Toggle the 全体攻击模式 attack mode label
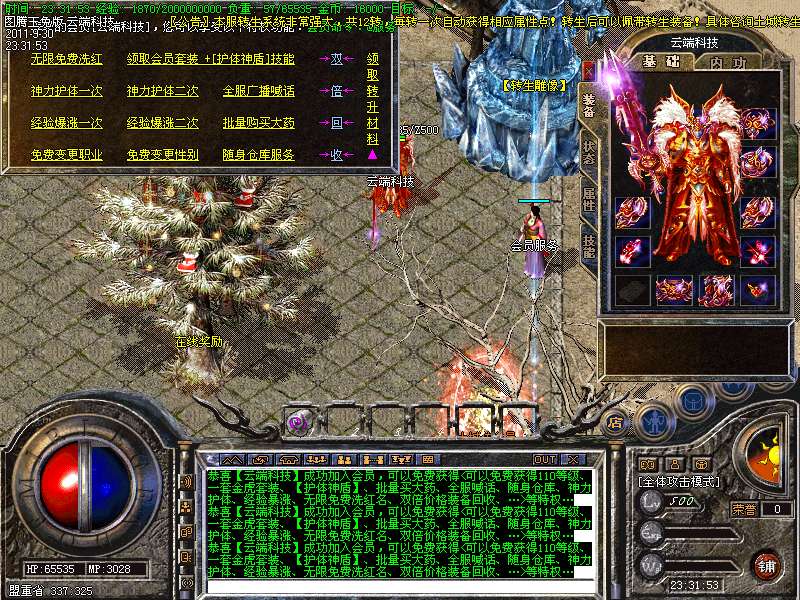800x600 pixels. [x=679, y=481]
